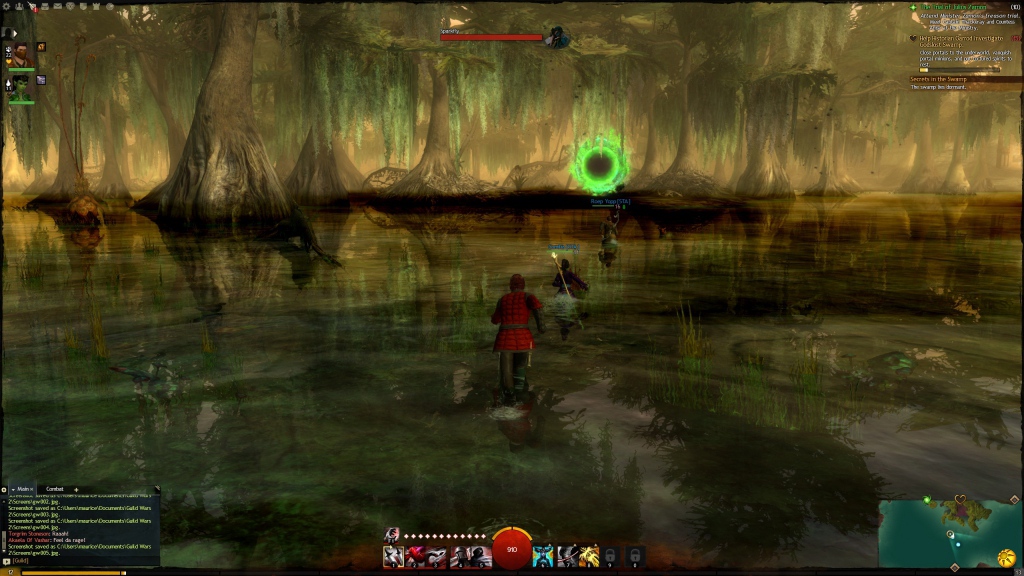
Task: Switch to the Main chat tab
Action: [24, 489]
